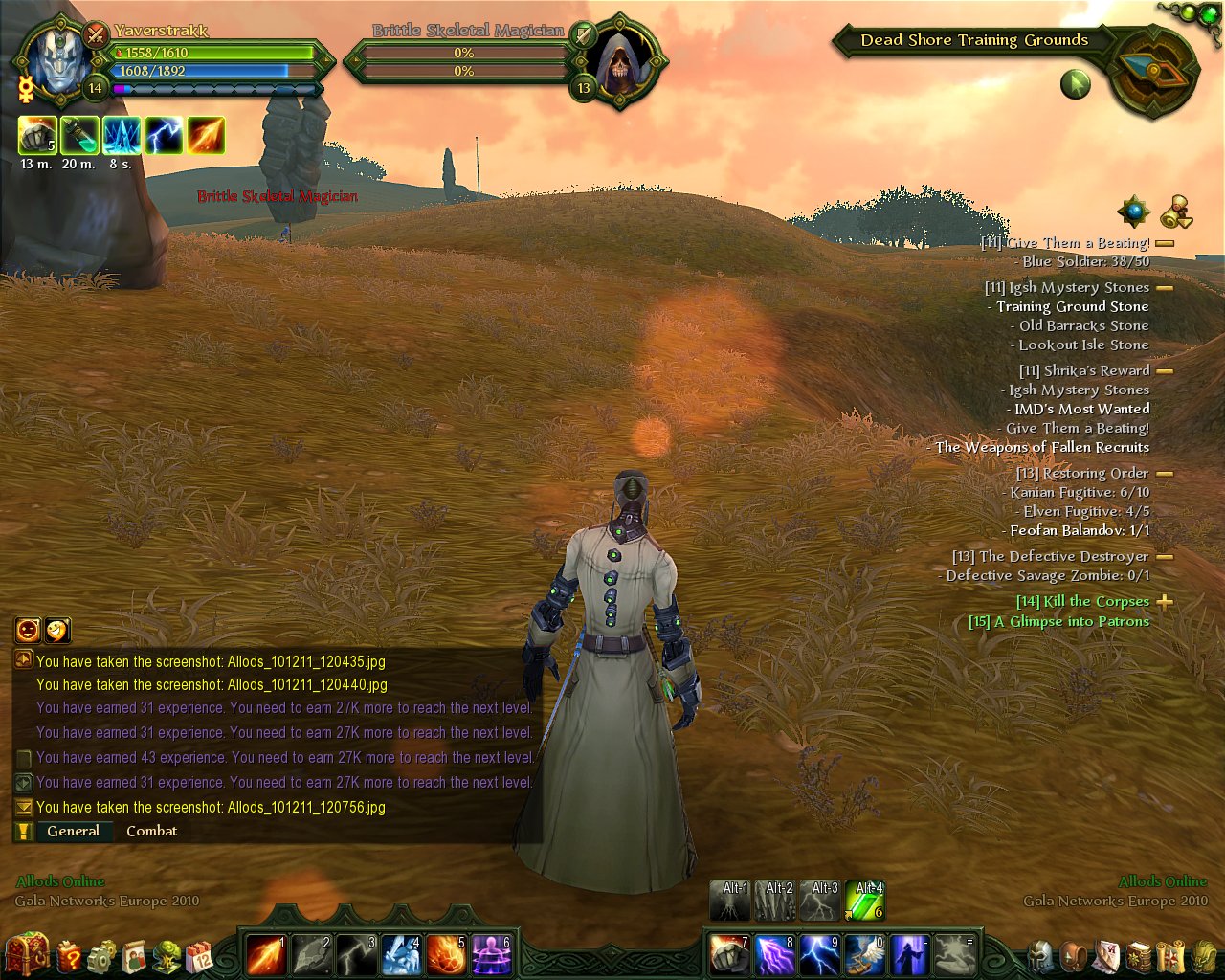Activate the fire arrow ability in slot 1
Image resolution: width=1225 pixels, height=980 pixels.
(x=266, y=955)
